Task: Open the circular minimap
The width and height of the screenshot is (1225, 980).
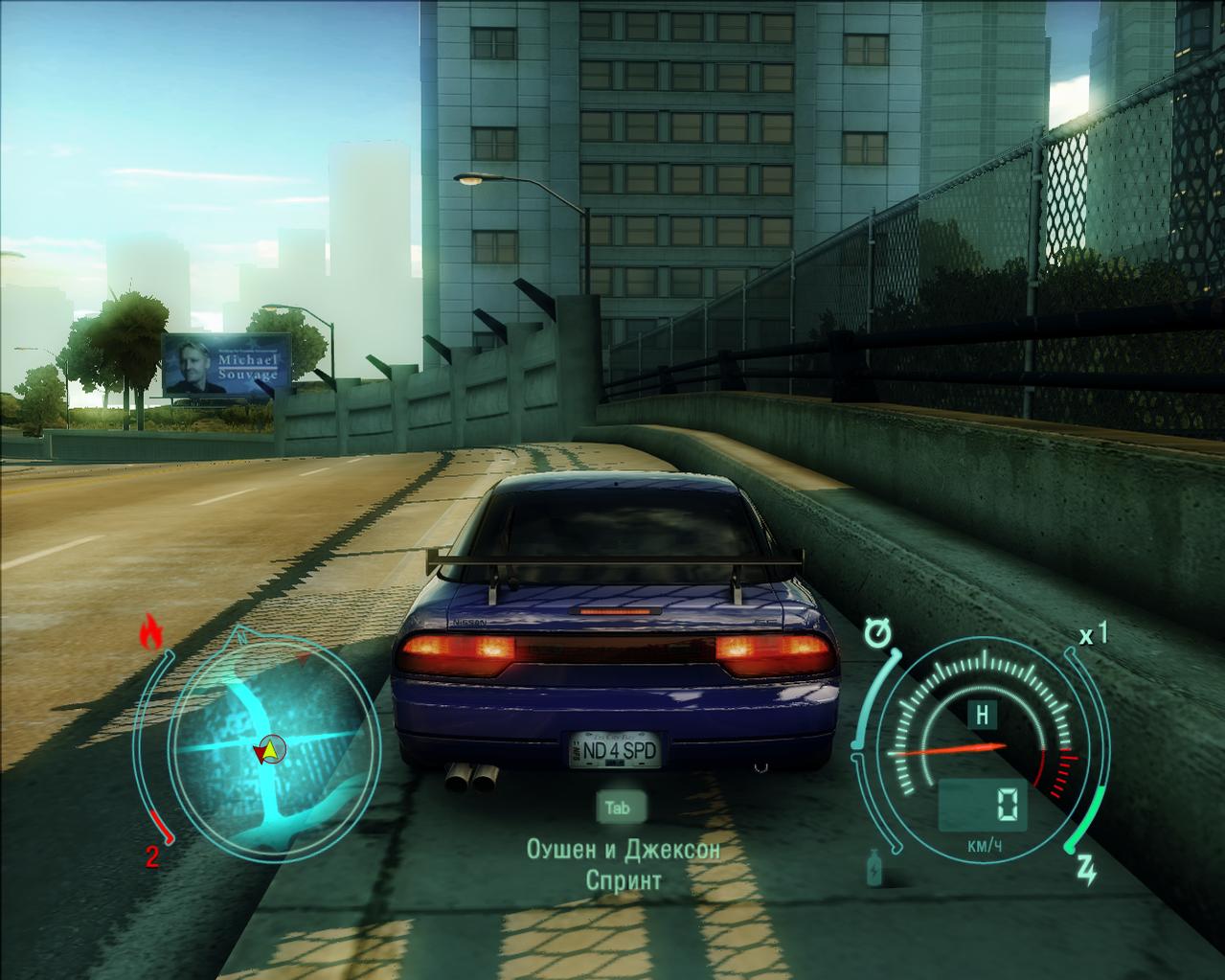Action: pos(269,734)
